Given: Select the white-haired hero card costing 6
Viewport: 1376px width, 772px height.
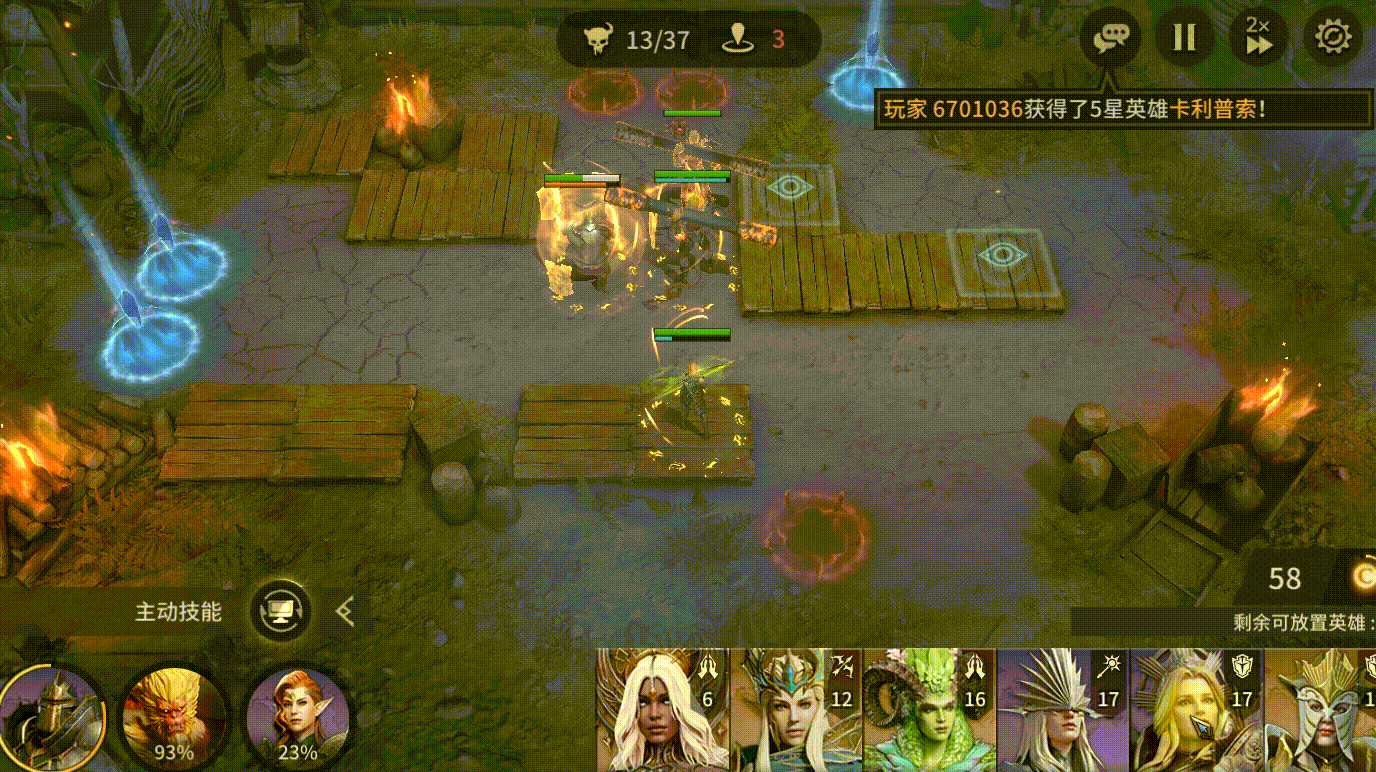Looking at the screenshot, I should pyautogui.click(x=662, y=710).
